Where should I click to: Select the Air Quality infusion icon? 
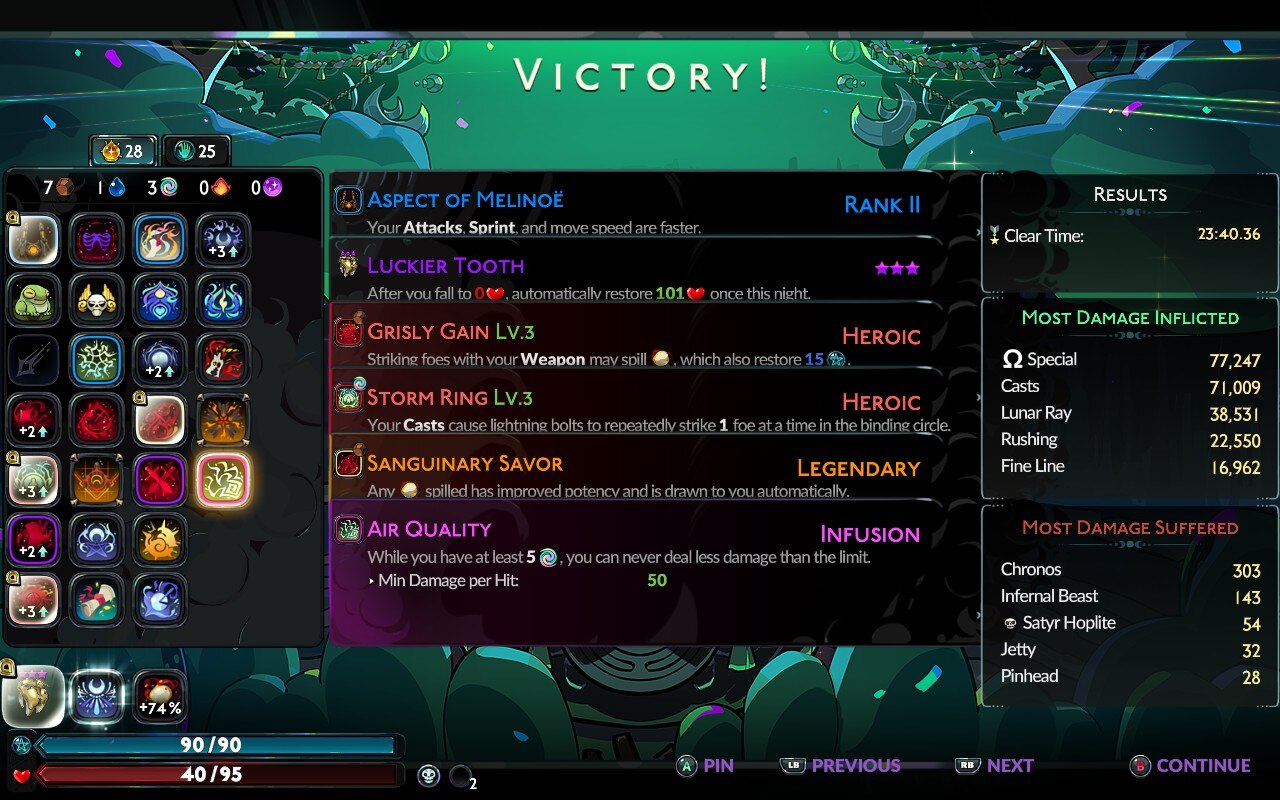(349, 528)
